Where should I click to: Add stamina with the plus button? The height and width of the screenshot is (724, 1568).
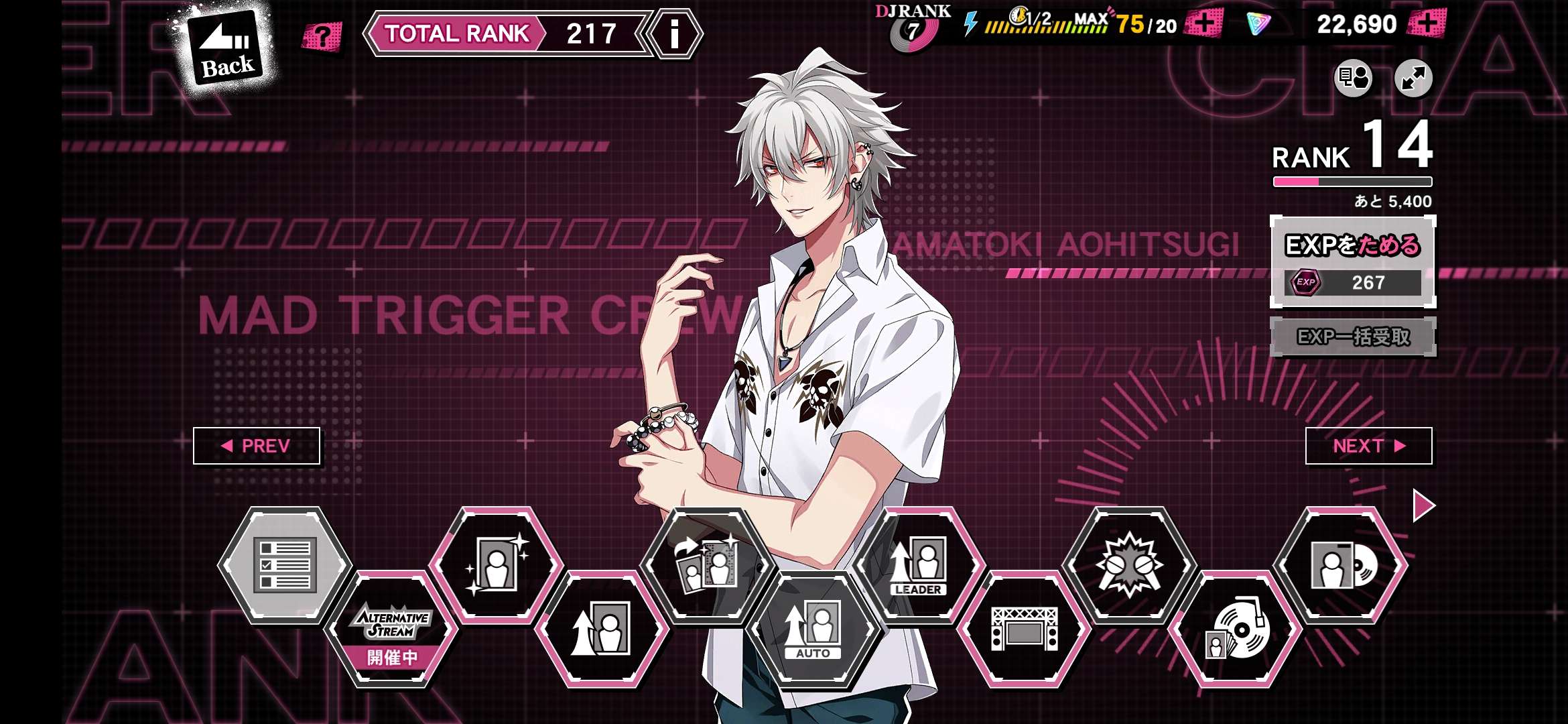[x=1203, y=24]
